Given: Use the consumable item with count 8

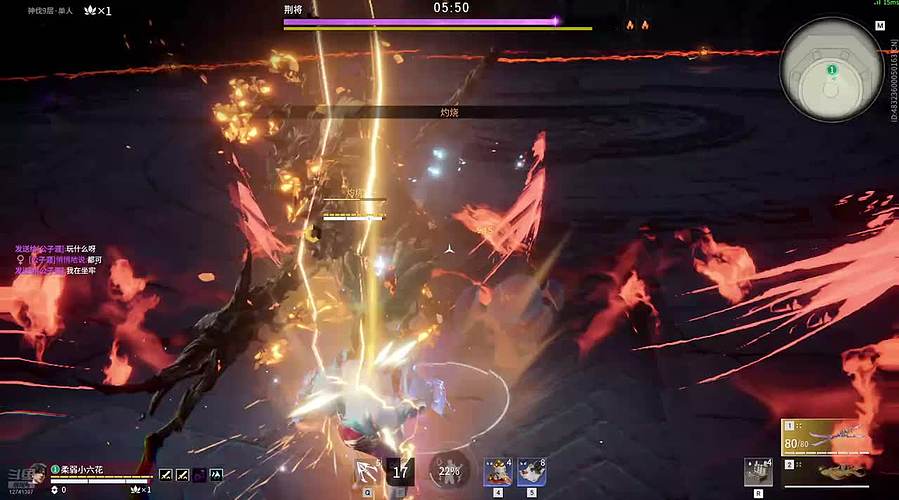Looking at the screenshot, I should coord(531,471).
